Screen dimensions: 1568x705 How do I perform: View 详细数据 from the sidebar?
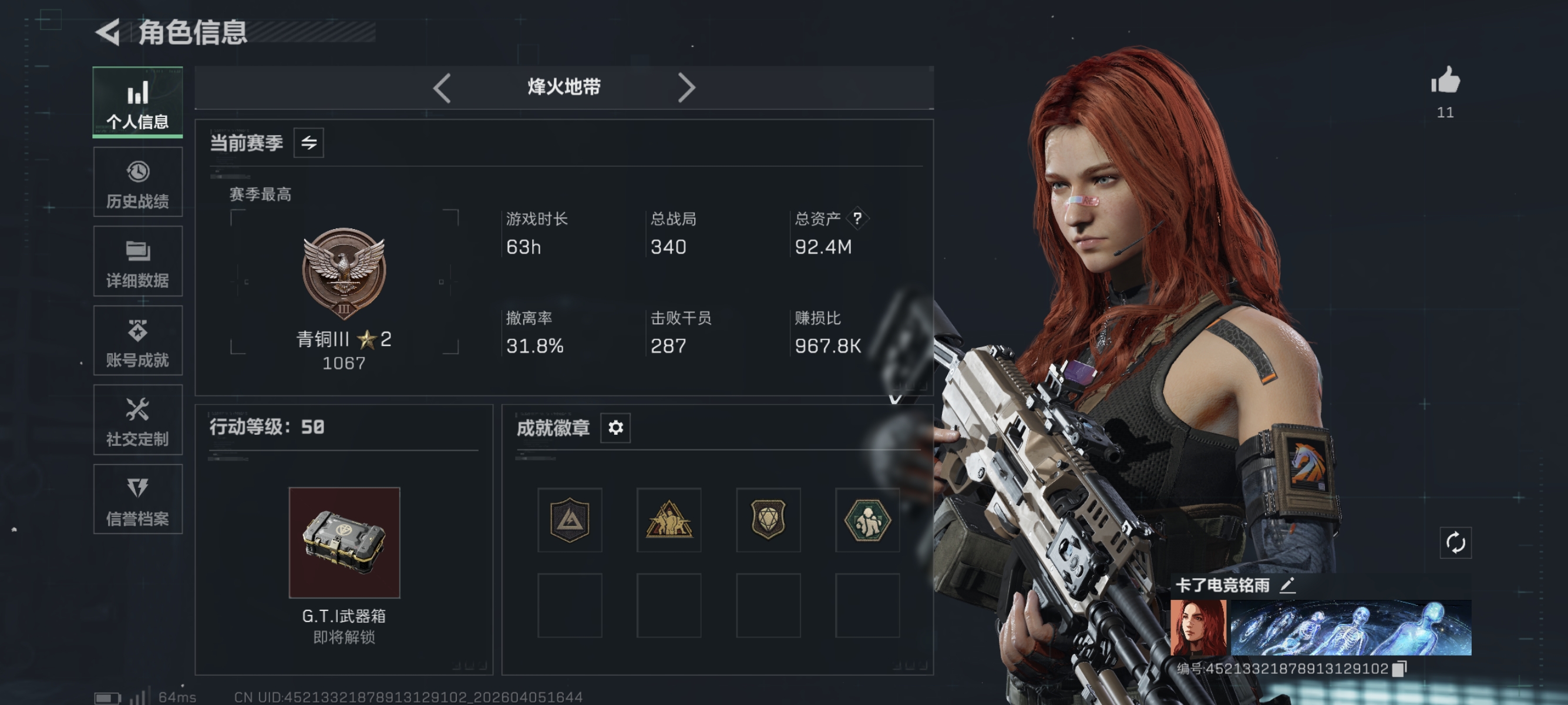tap(137, 262)
